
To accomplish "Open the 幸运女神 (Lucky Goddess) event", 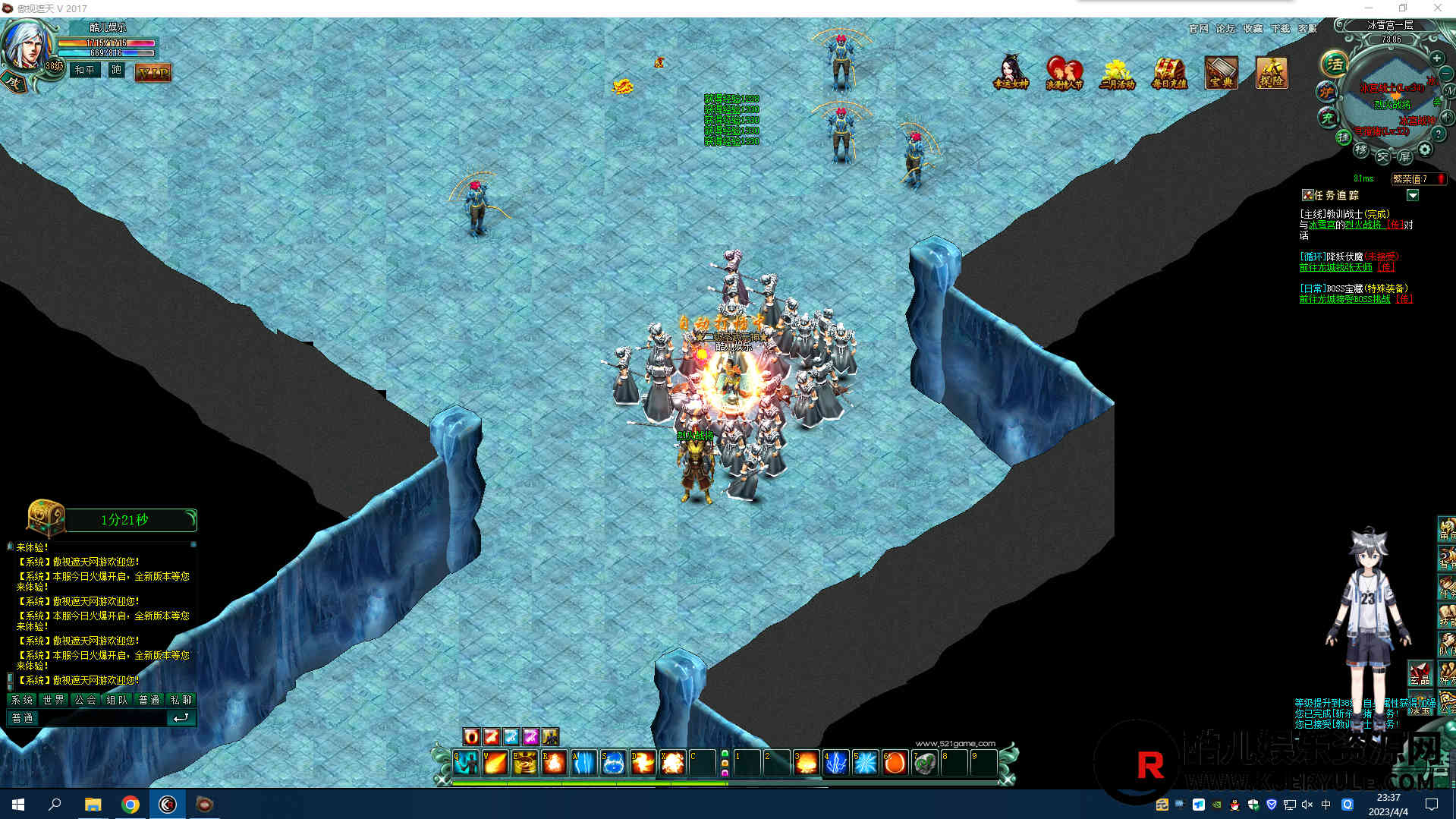I will point(1011,73).
